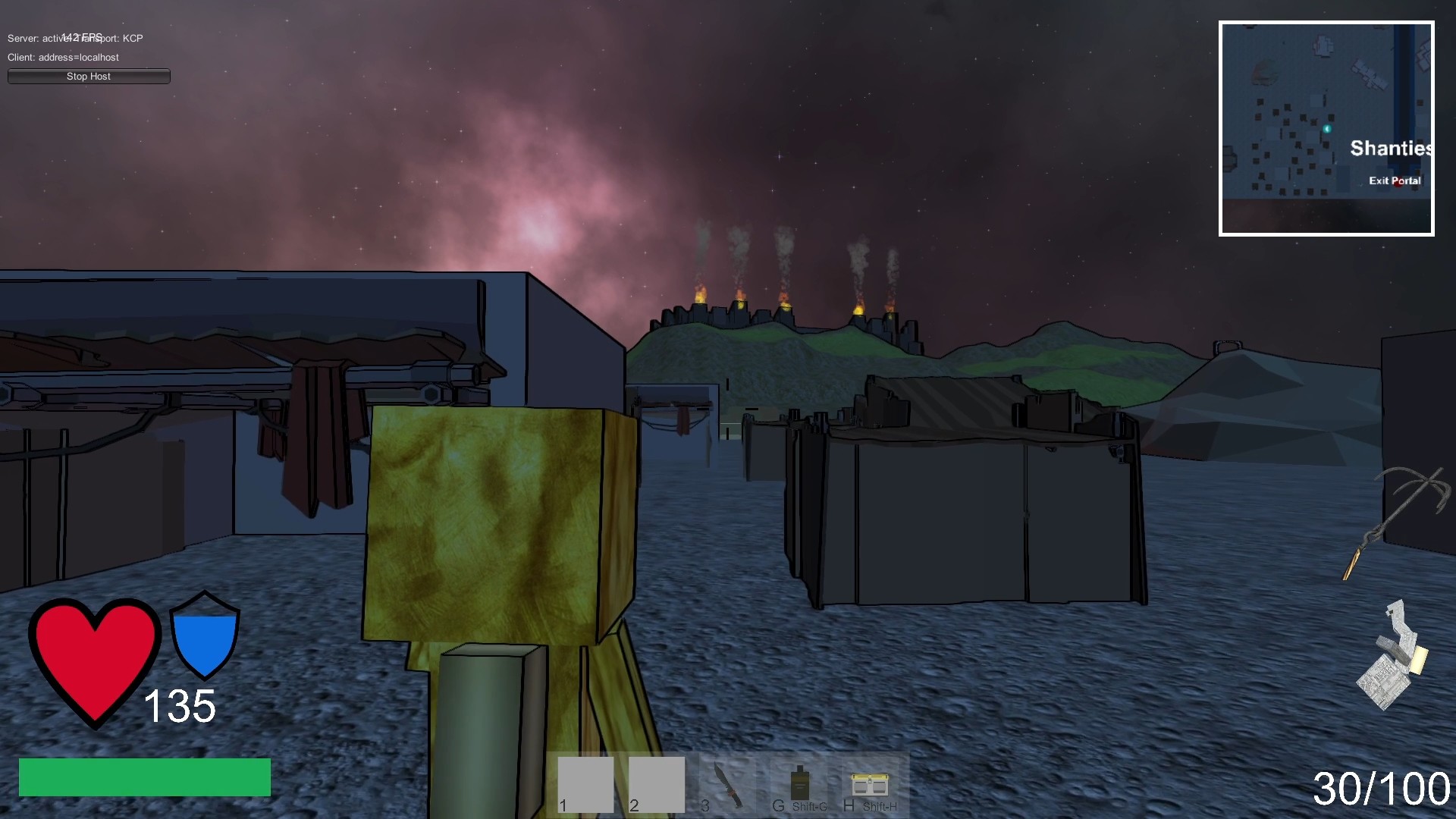Select empty hotbar slot 1
1456x819 pixels.
click(x=585, y=786)
